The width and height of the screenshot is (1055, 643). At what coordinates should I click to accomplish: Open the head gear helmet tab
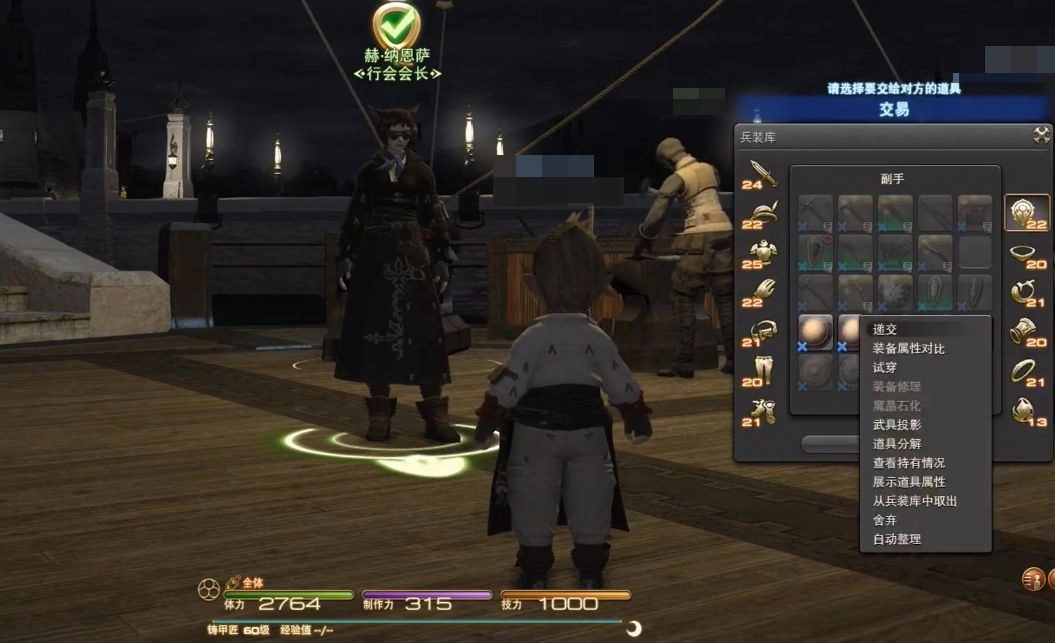coord(762,214)
